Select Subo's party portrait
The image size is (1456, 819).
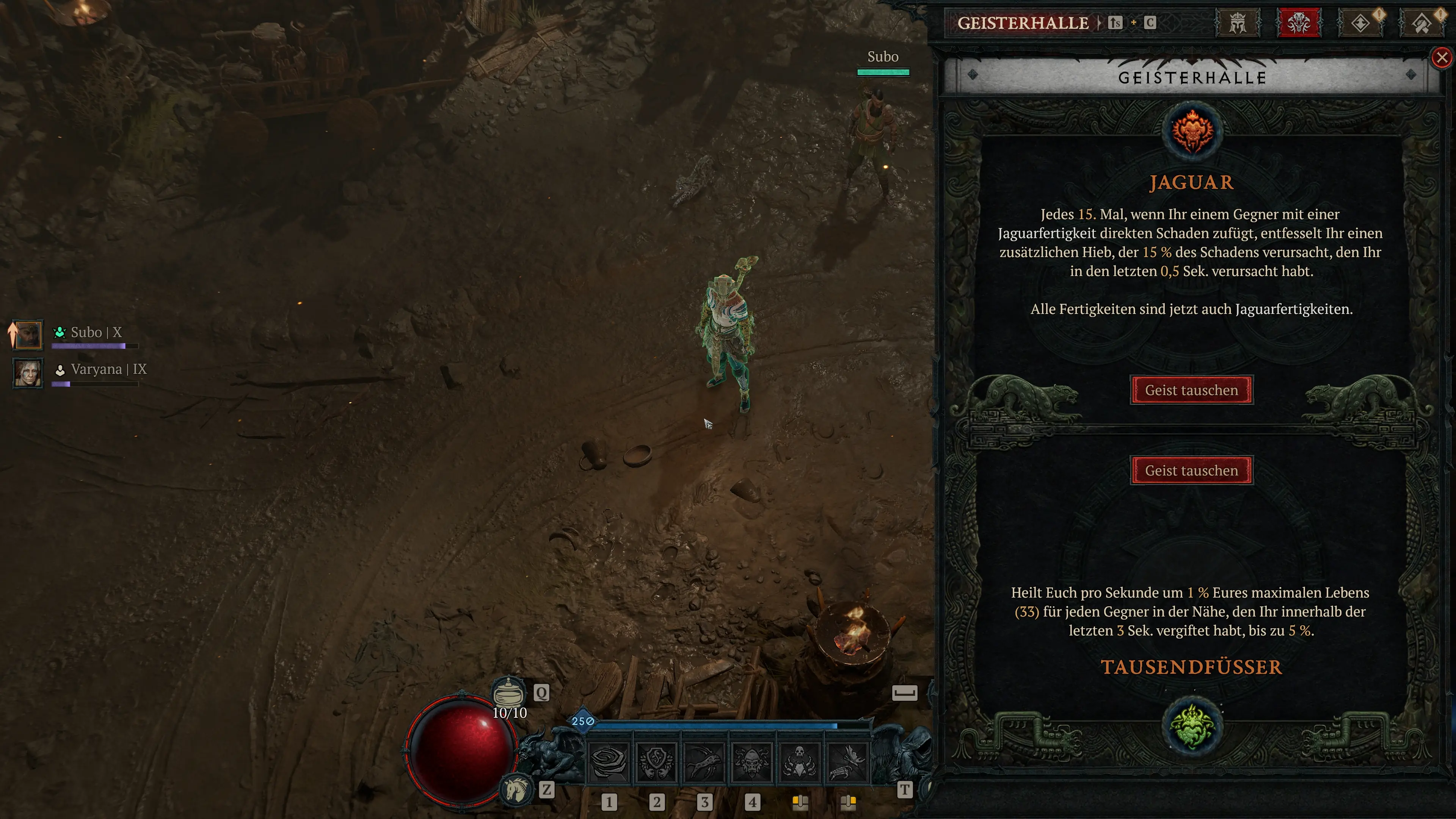[x=28, y=334]
